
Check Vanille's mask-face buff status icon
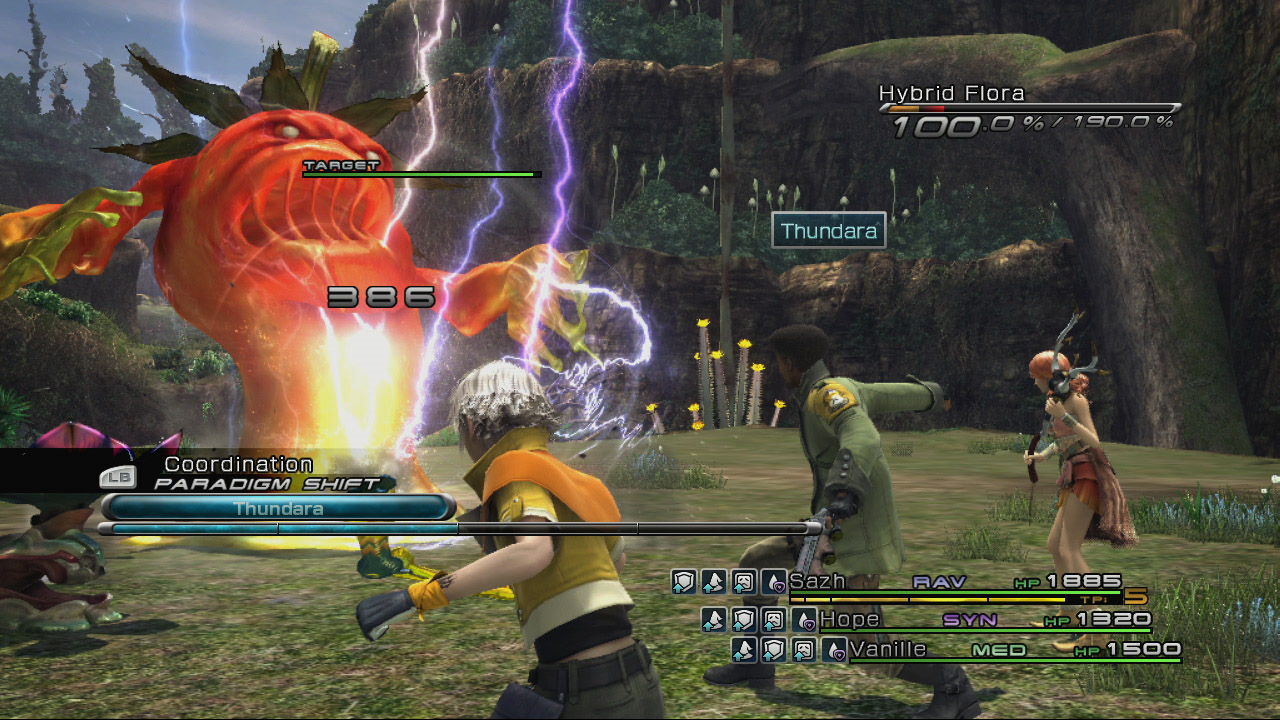(x=803, y=651)
